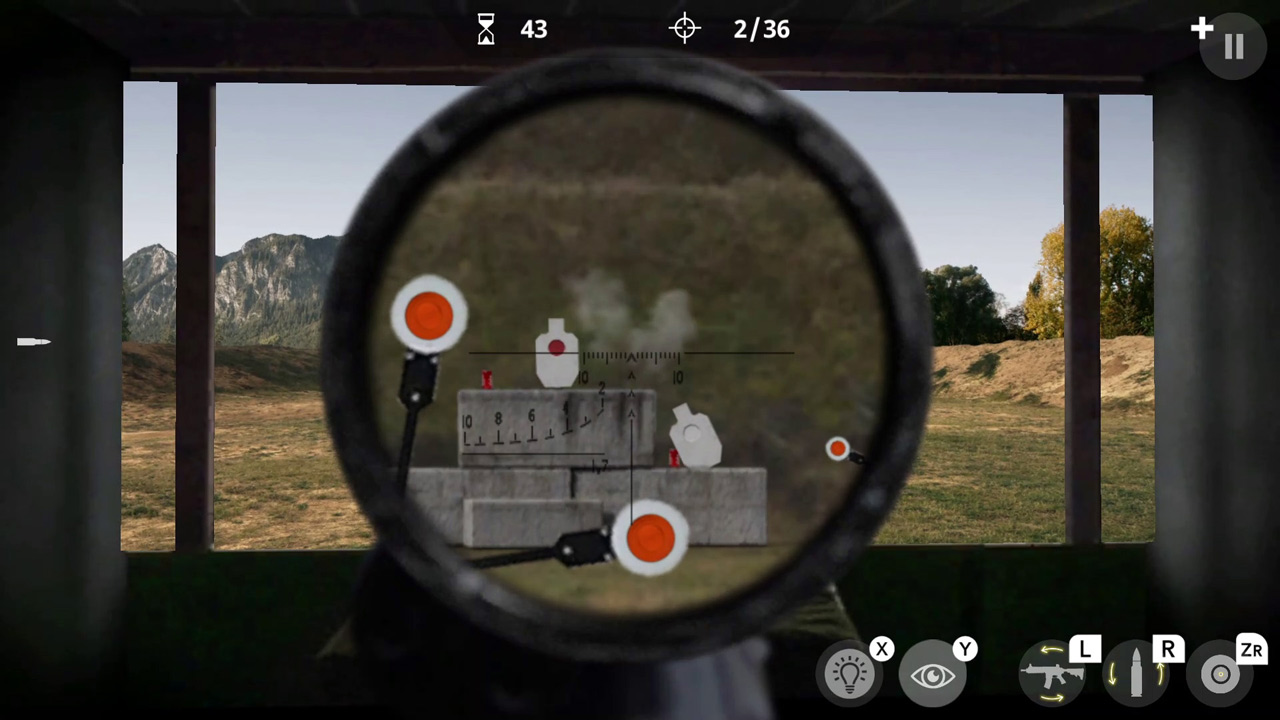Image resolution: width=1280 pixels, height=720 pixels.
Task: Shoot the orange clay target upper left in scope
Action: pos(430,313)
